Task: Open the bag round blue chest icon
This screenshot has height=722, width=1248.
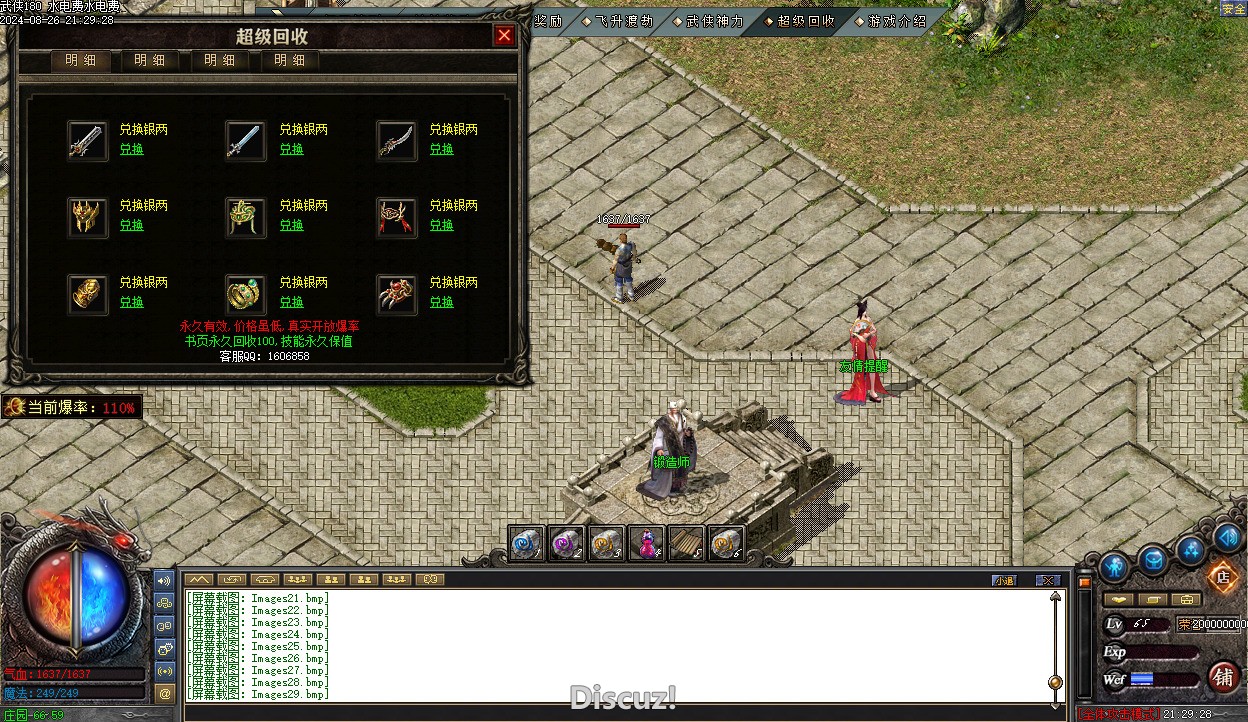Action: click(x=1153, y=560)
